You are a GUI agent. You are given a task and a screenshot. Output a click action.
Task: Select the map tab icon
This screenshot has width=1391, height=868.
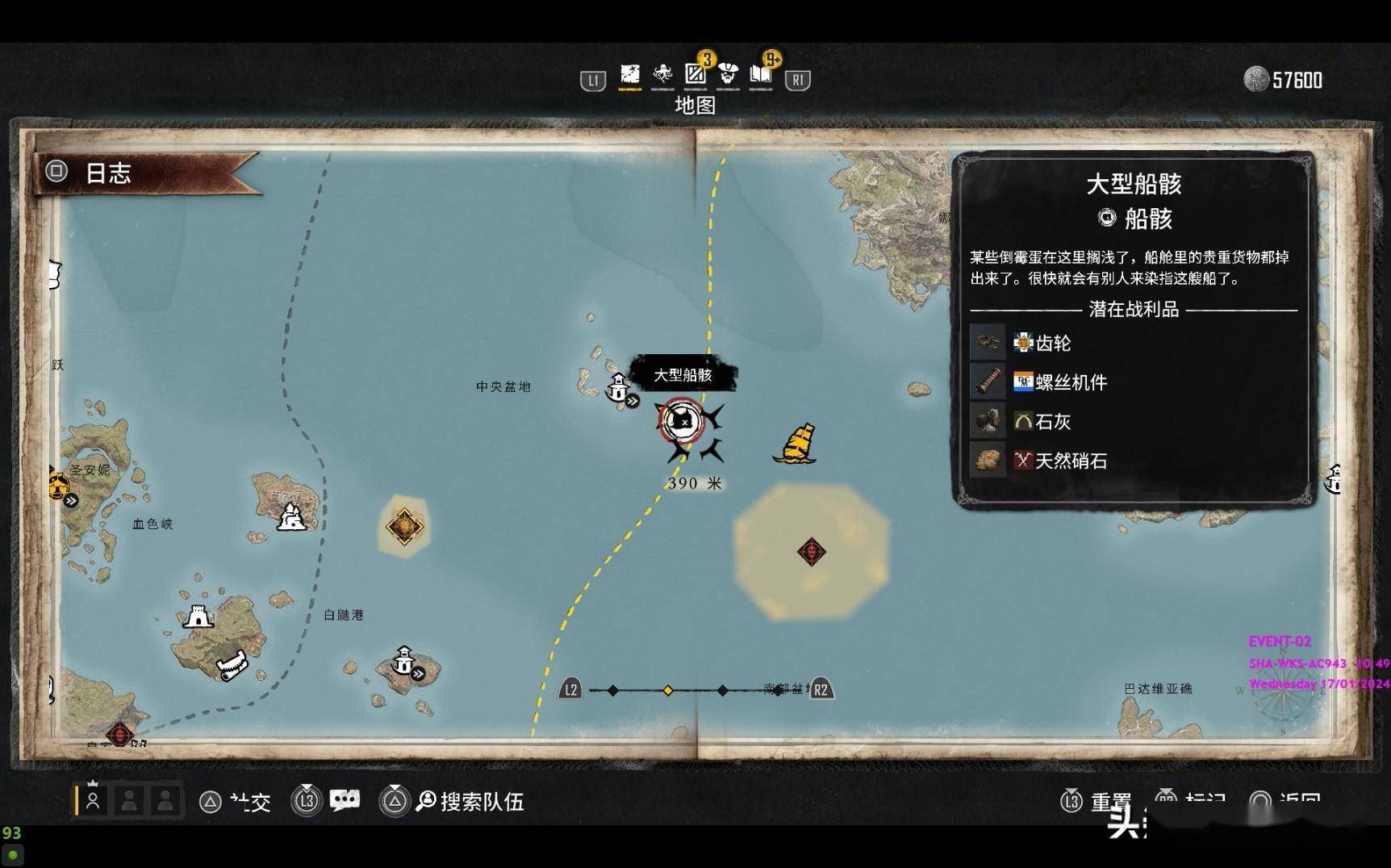[629, 76]
